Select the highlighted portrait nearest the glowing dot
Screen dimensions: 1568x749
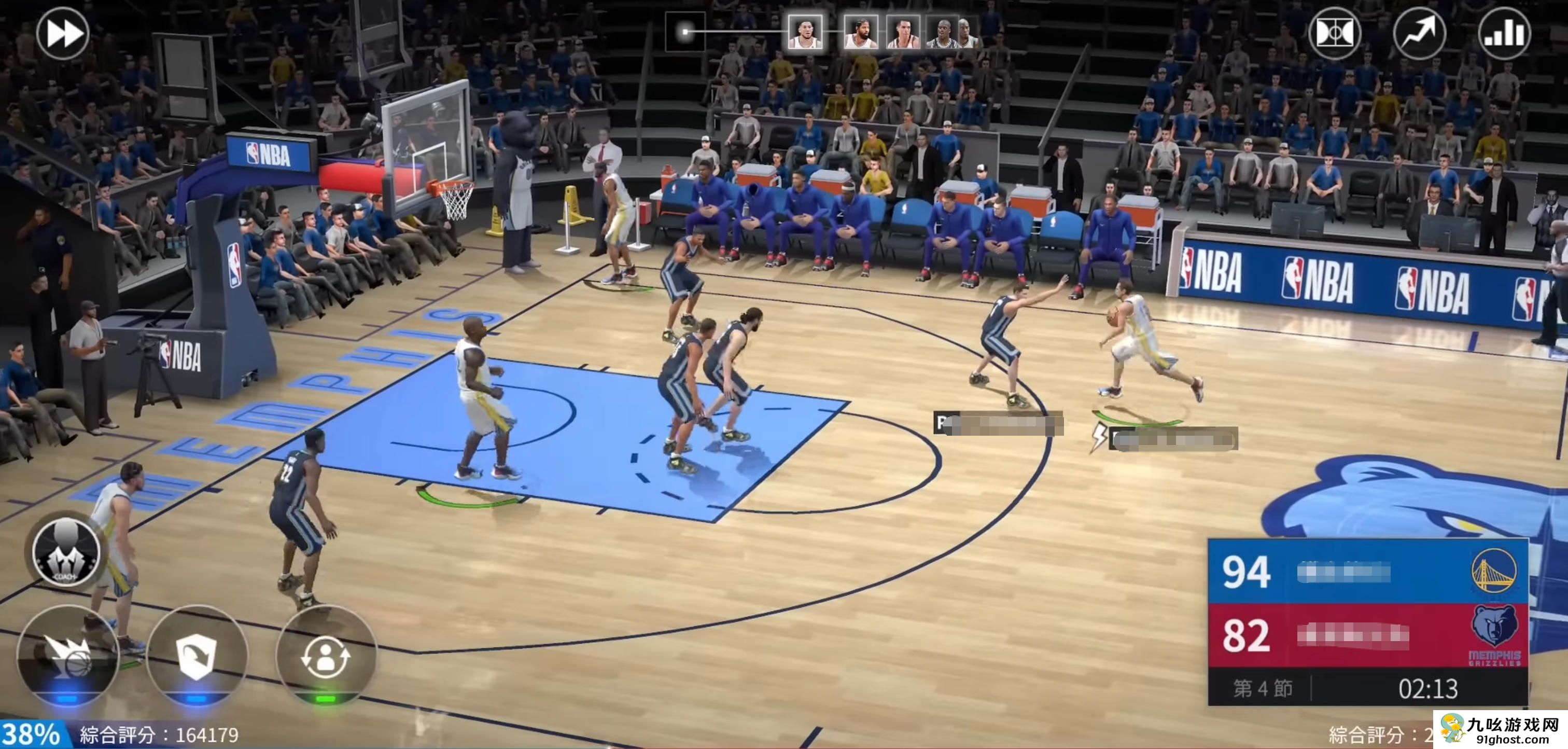click(x=805, y=32)
